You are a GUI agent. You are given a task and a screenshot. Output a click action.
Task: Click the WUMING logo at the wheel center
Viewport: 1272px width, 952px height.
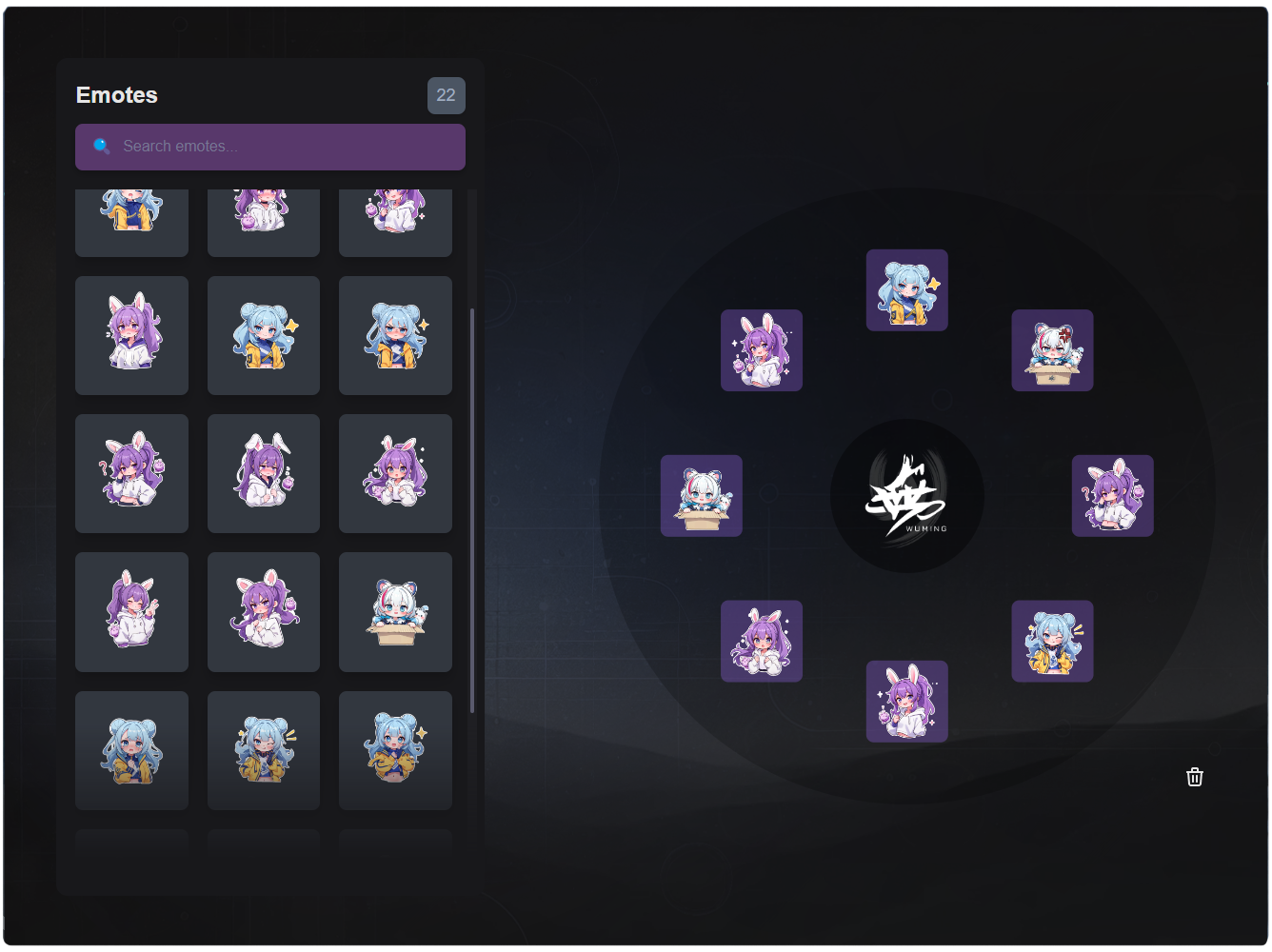[906, 495]
